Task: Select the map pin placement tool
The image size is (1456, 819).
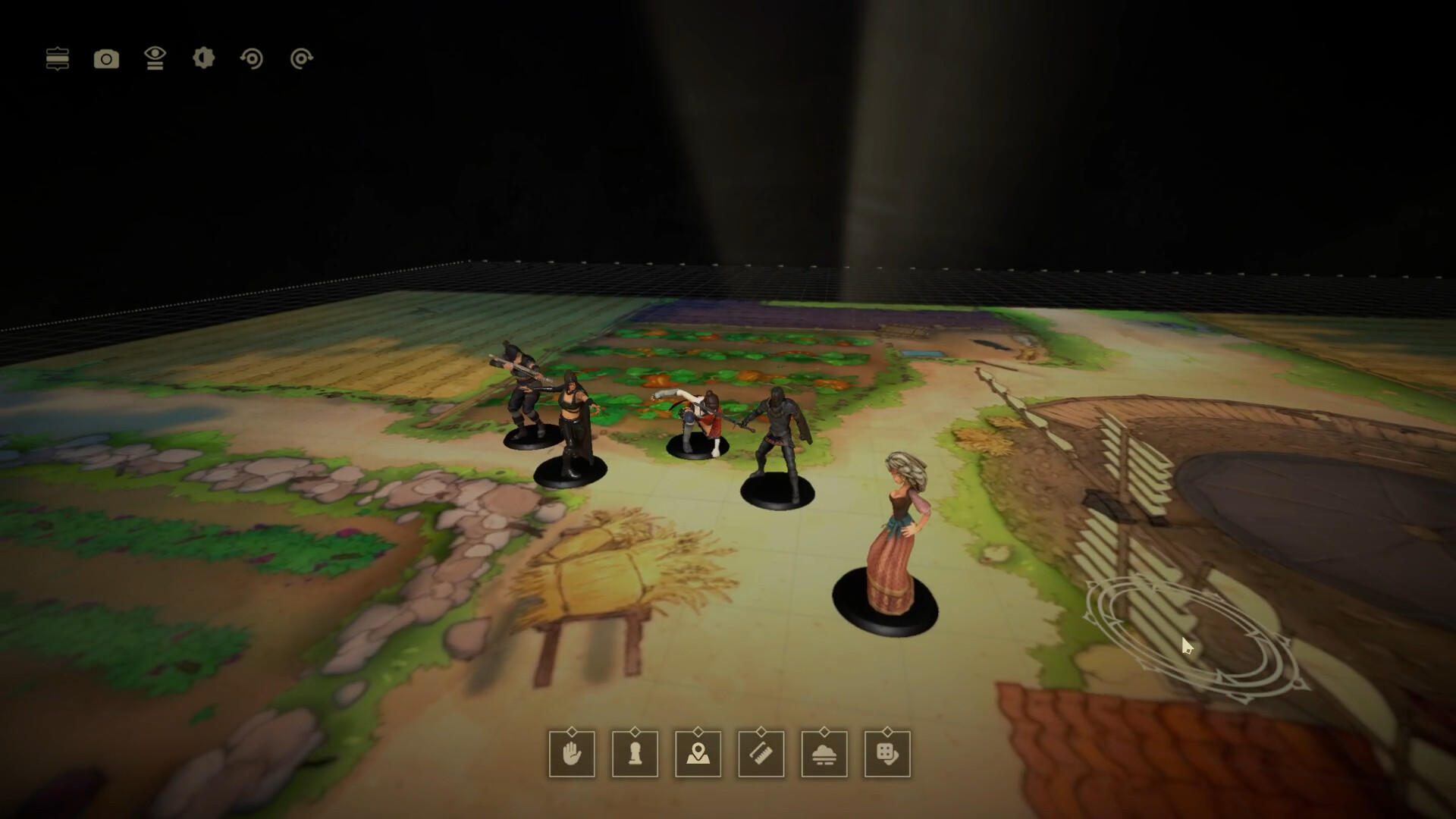Action: click(698, 756)
